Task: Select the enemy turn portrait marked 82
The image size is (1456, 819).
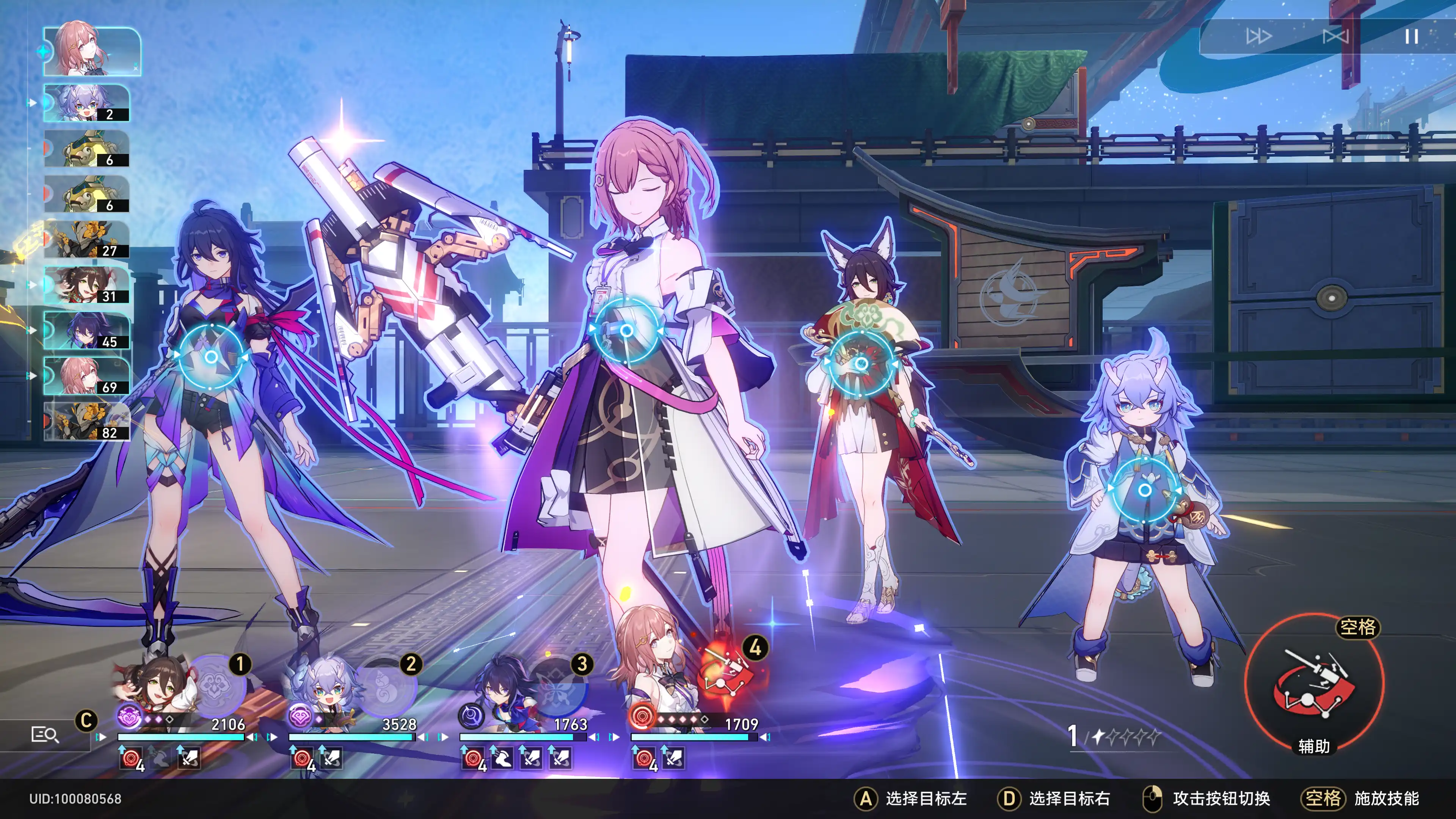Action: coord(86,422)
